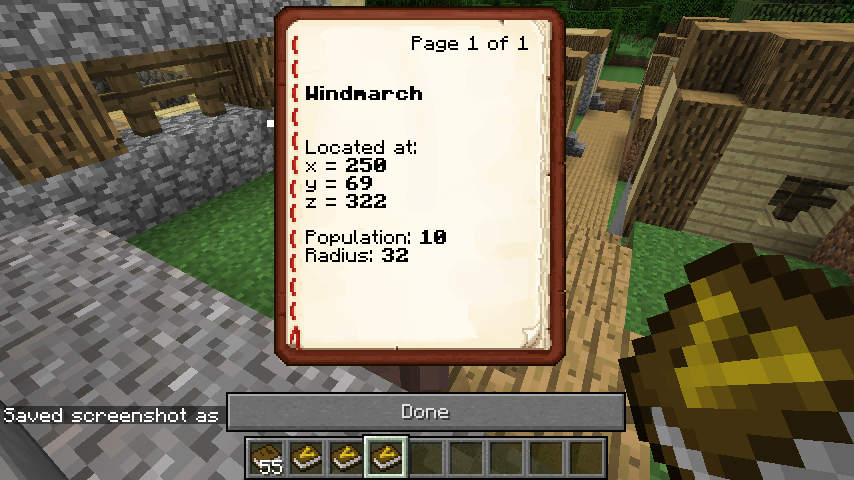
Task: Close the book with the Done button
Action: 425,412
